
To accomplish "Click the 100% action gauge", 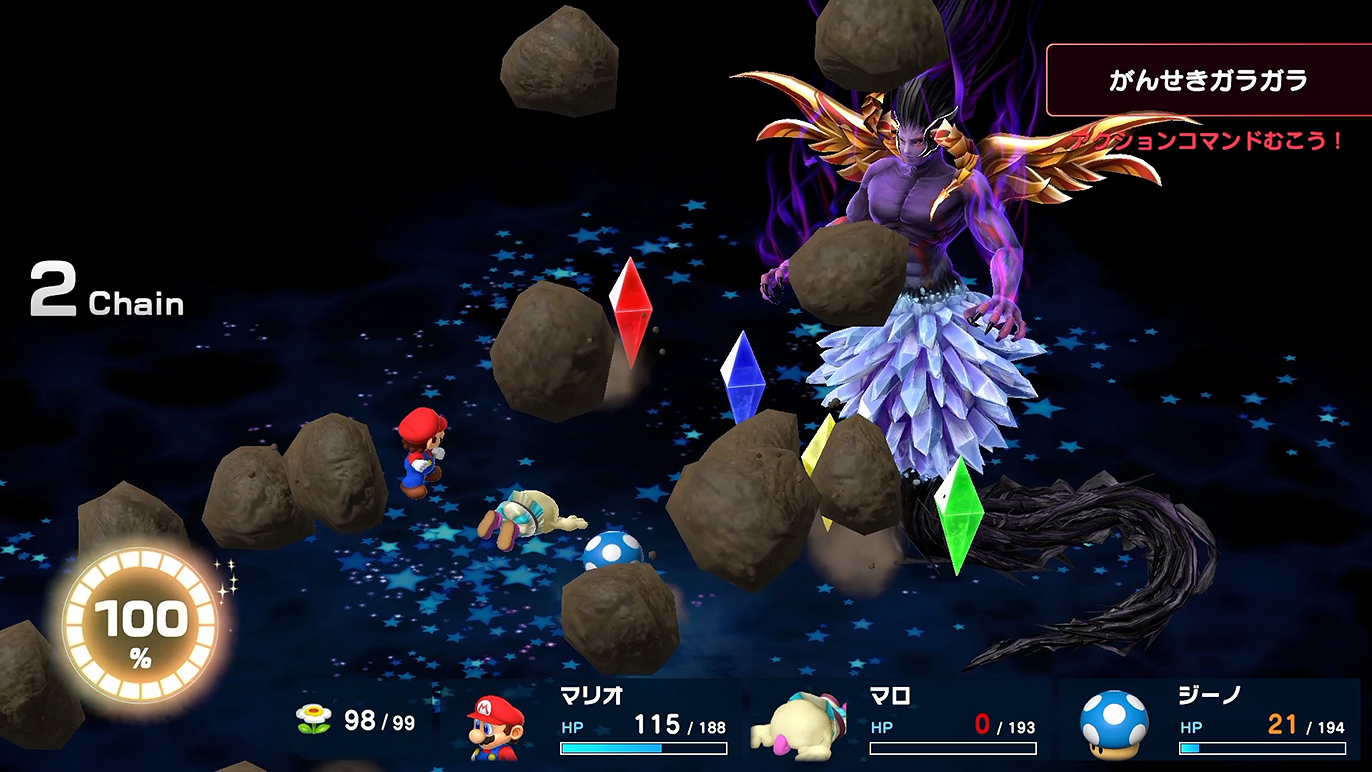I will coord(140,627).
